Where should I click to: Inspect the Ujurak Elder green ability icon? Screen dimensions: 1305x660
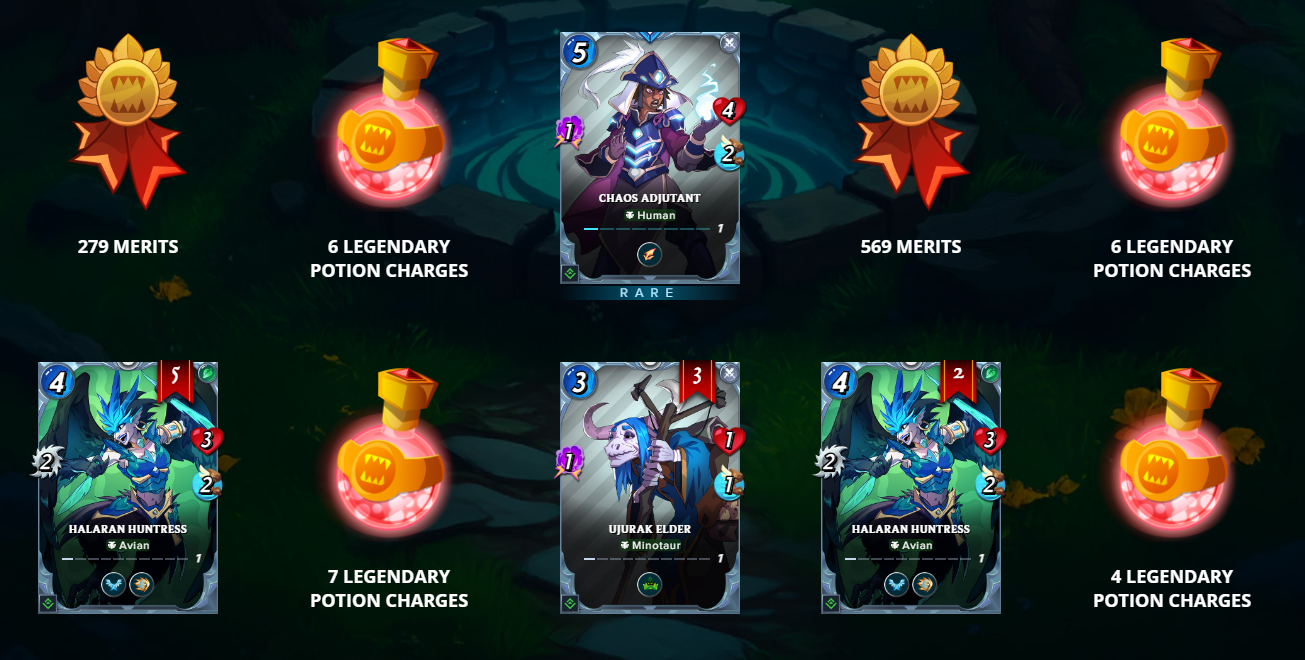(650, 585)
